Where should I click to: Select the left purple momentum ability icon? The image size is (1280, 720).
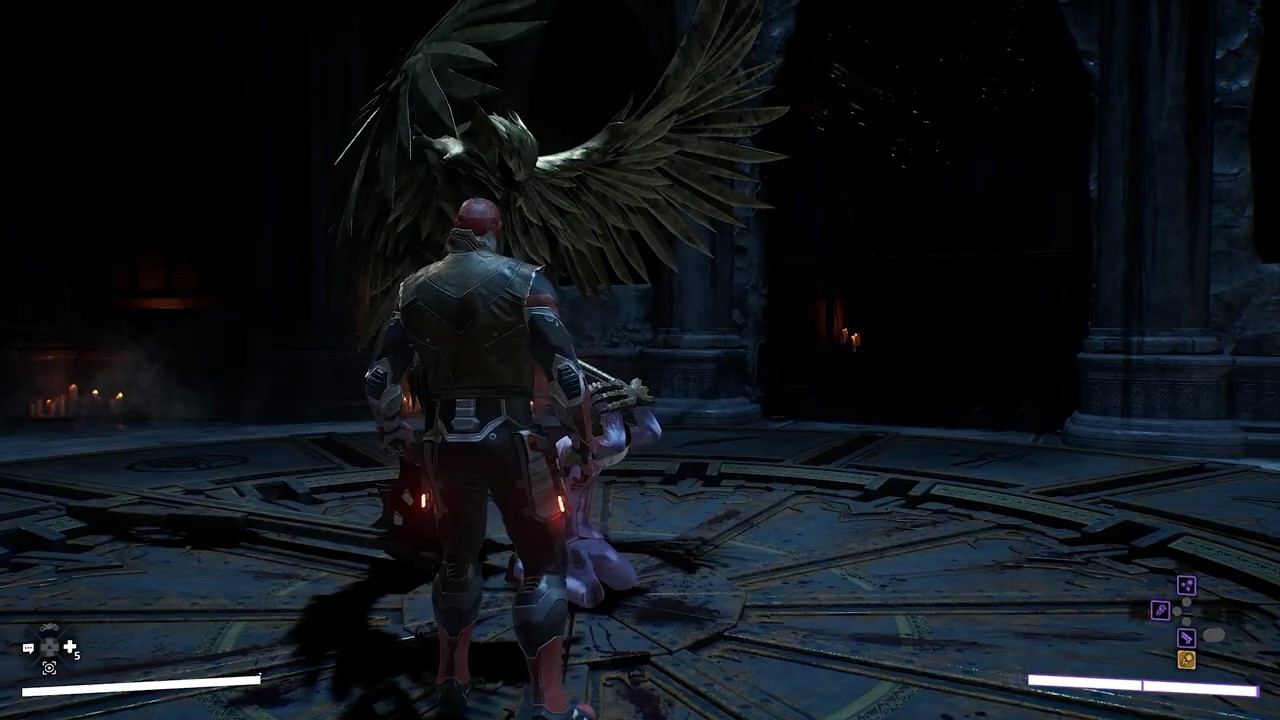[x=1160, y=609]
